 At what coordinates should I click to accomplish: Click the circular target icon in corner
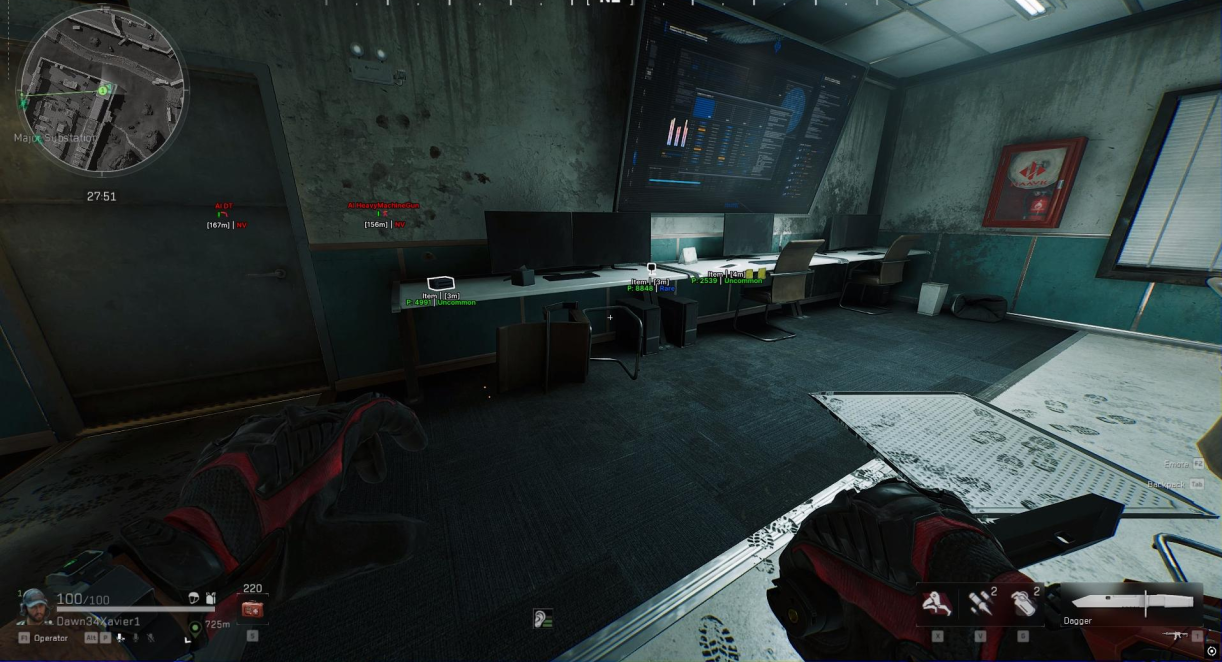coord(1212,652)
